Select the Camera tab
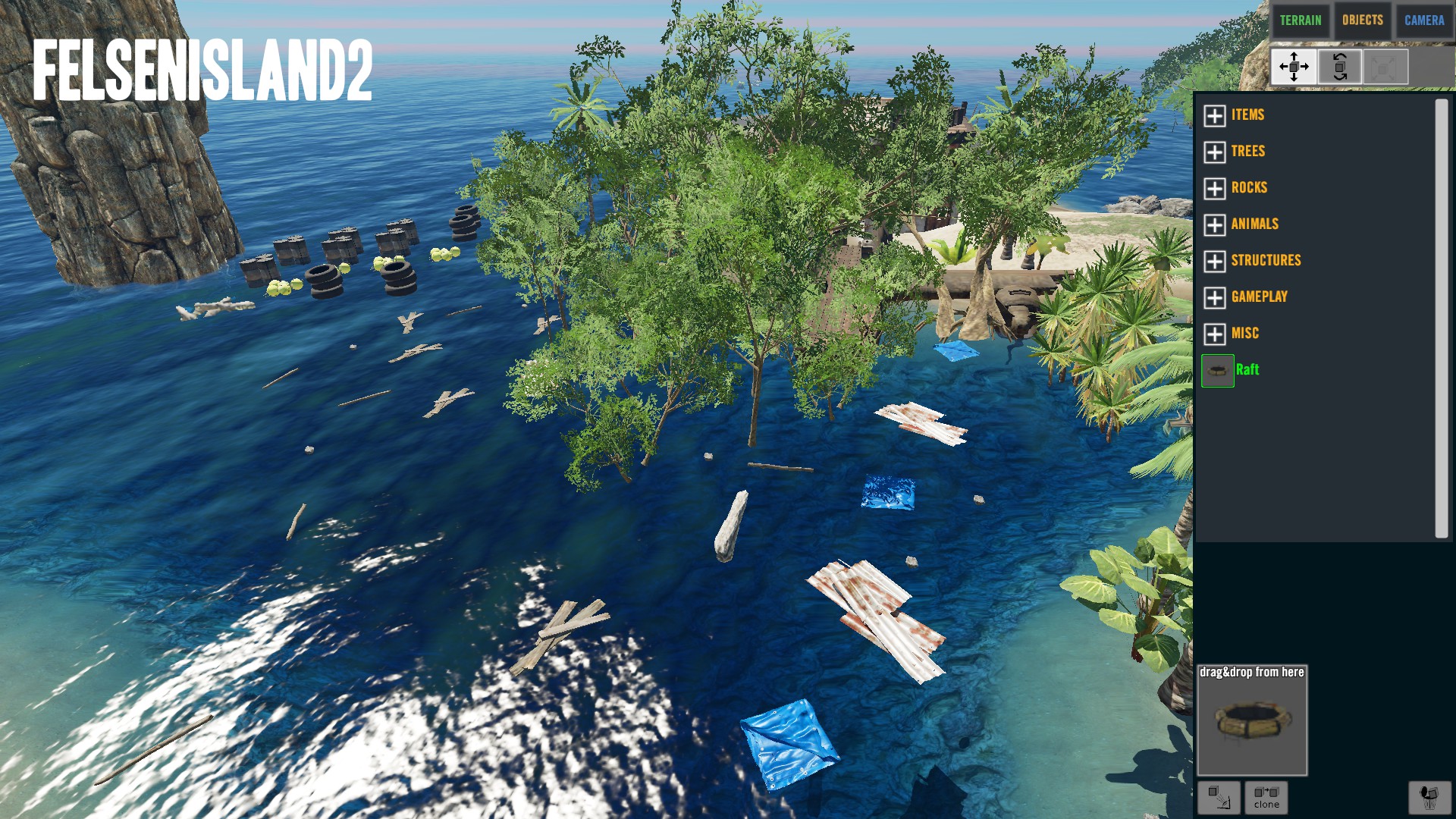1456x819 pixels. tap(1423, 20)
